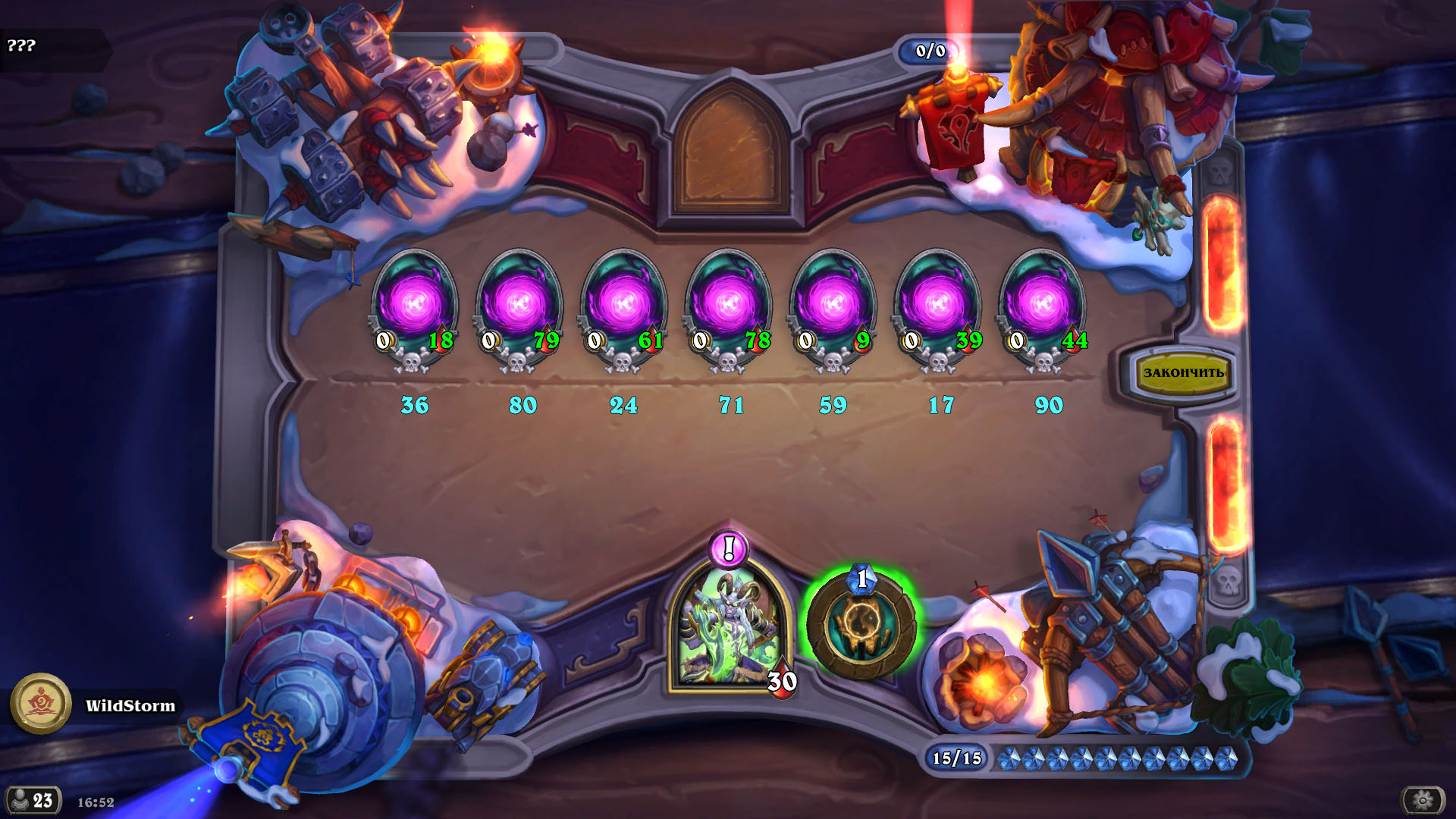Select the portal minion with 18 health
Screen dimensions: 1456x819
point(414,307)
